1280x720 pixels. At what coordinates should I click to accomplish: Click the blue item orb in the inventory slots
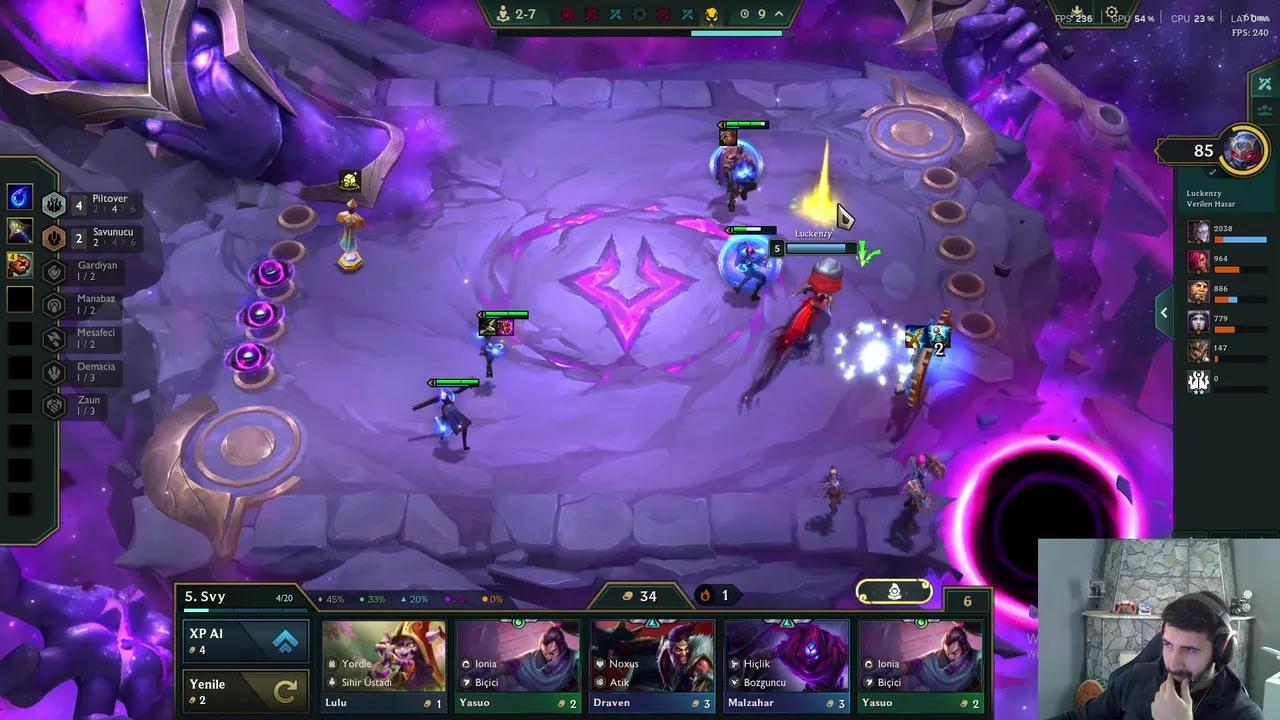(x=20, y=197)
